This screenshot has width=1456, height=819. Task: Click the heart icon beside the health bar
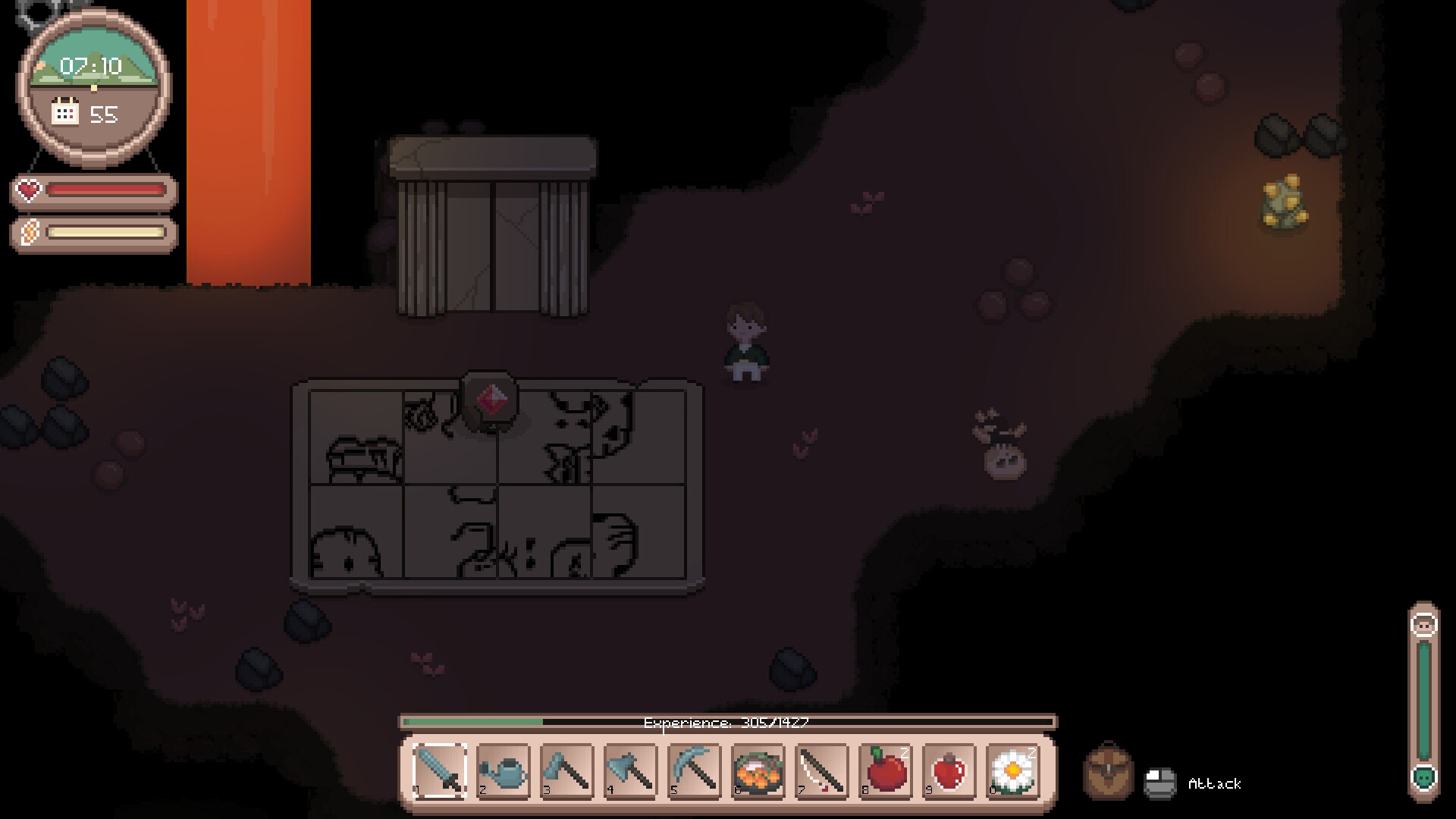pos(27,190)
